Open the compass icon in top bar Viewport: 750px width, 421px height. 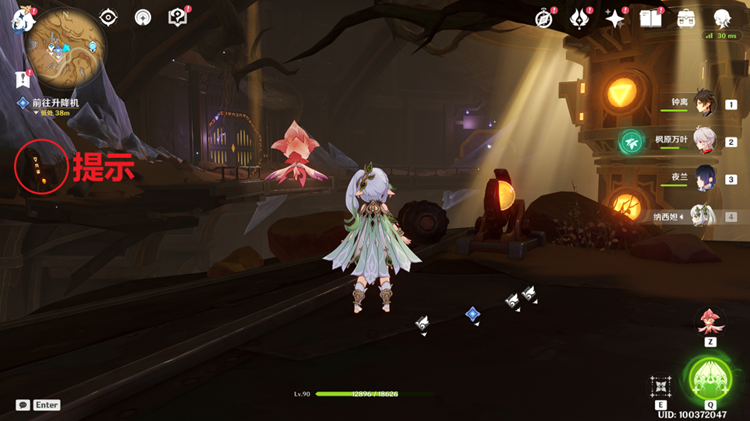[x=544, y=18]
